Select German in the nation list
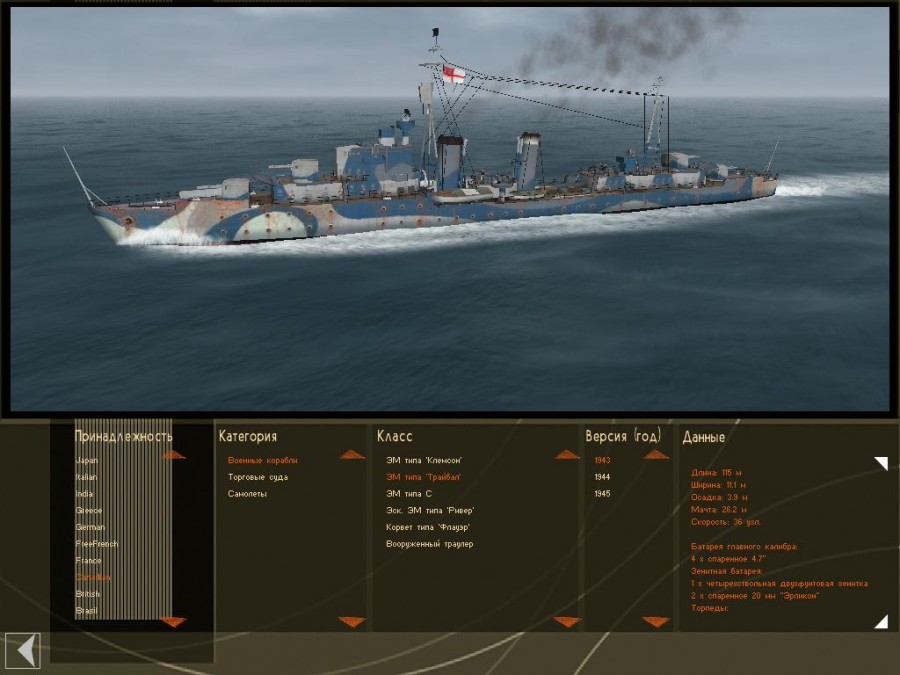The height and width of the screenshot is (675, 900). [90, 527]
